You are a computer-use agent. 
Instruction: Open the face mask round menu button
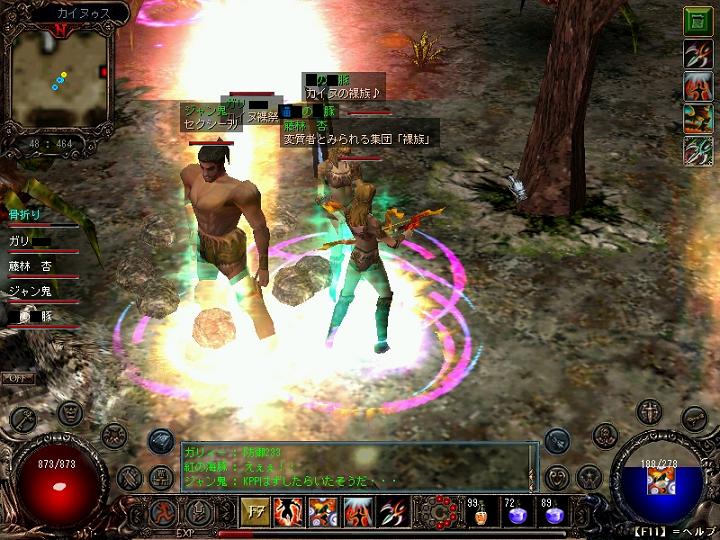69,413
